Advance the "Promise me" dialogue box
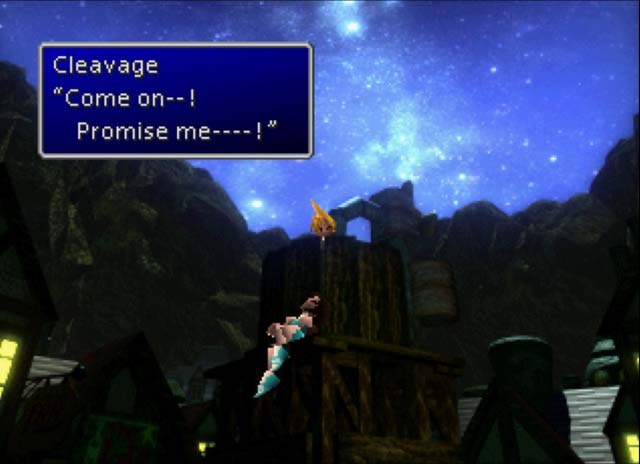 click(x=176, y=100)
